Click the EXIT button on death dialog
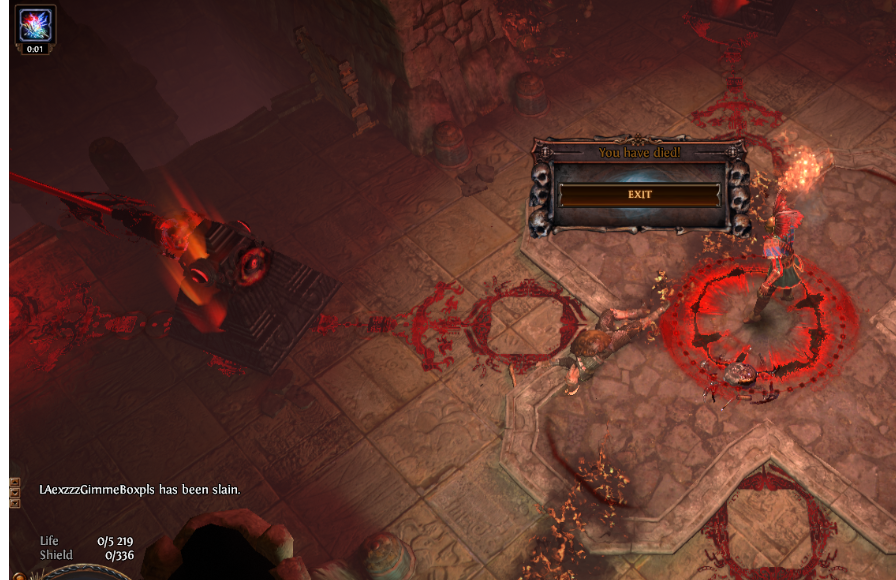 click(639, 194)
